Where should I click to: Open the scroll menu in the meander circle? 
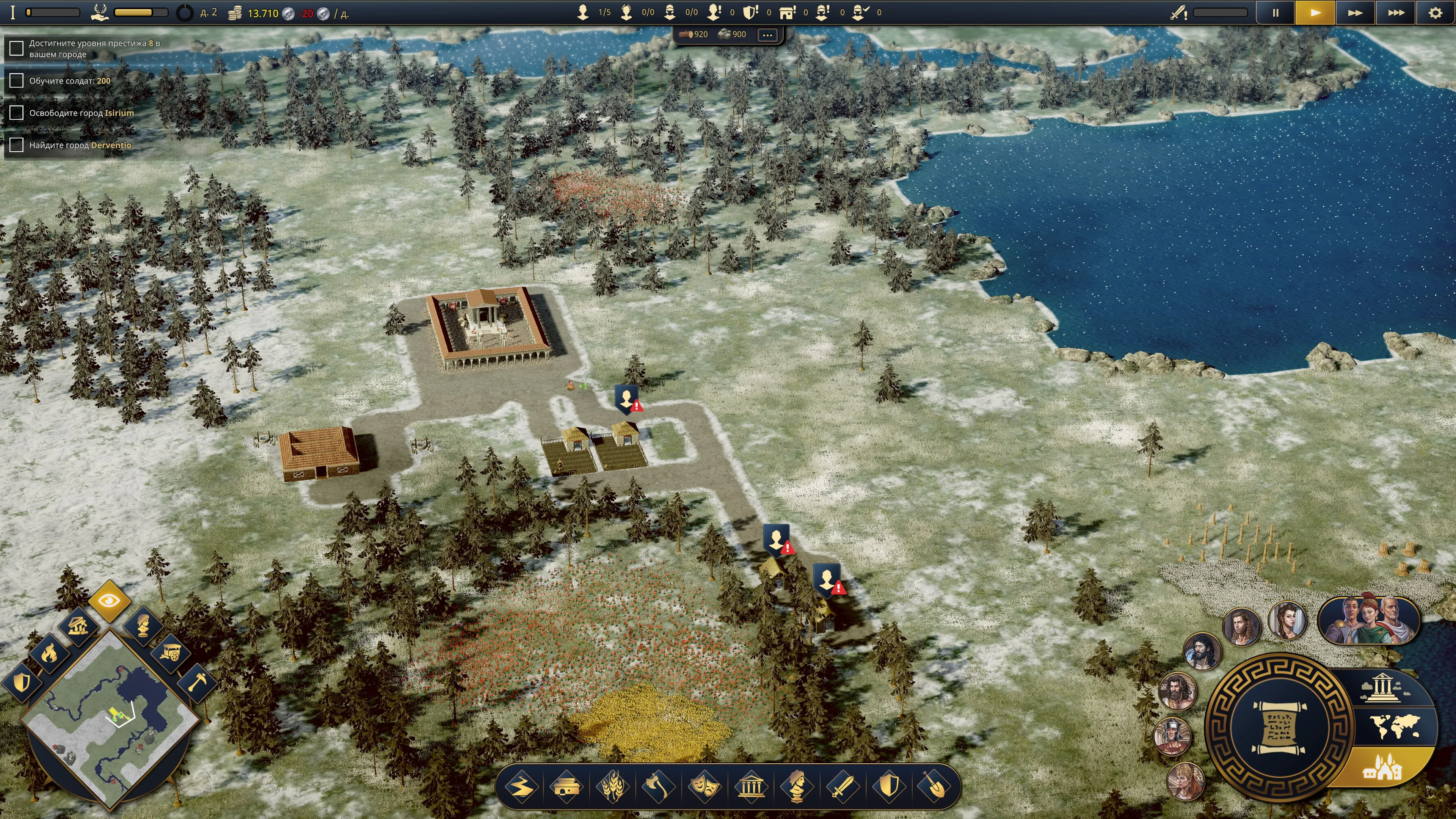[x=1279, y=726]
